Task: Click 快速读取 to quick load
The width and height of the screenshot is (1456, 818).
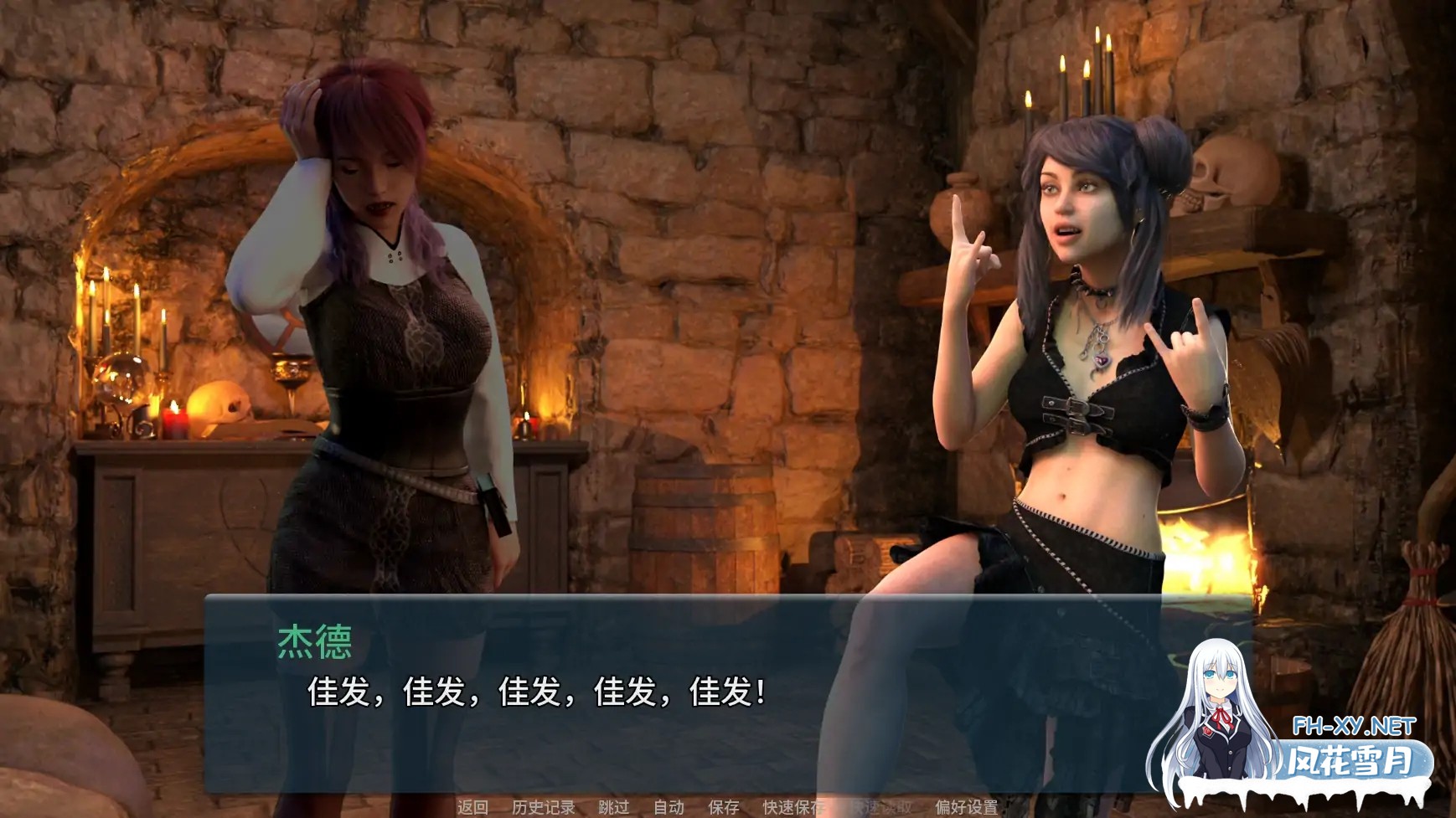Action: [x=880, y=807]
